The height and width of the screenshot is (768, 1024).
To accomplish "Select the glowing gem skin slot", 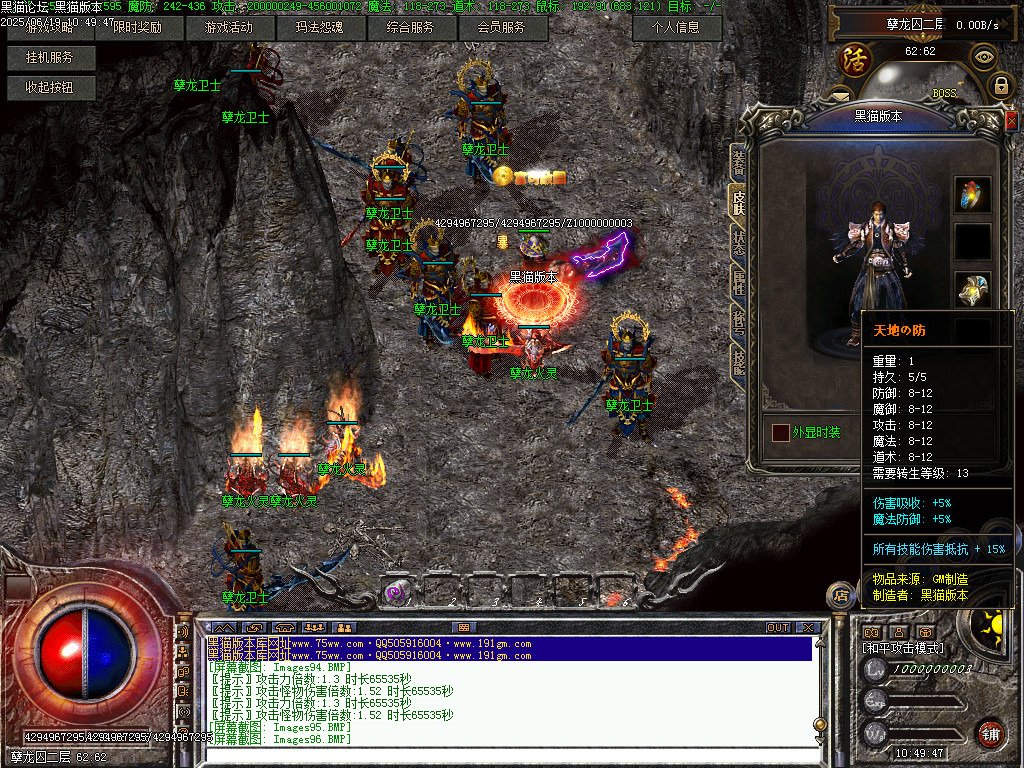I will coord(972,194).
